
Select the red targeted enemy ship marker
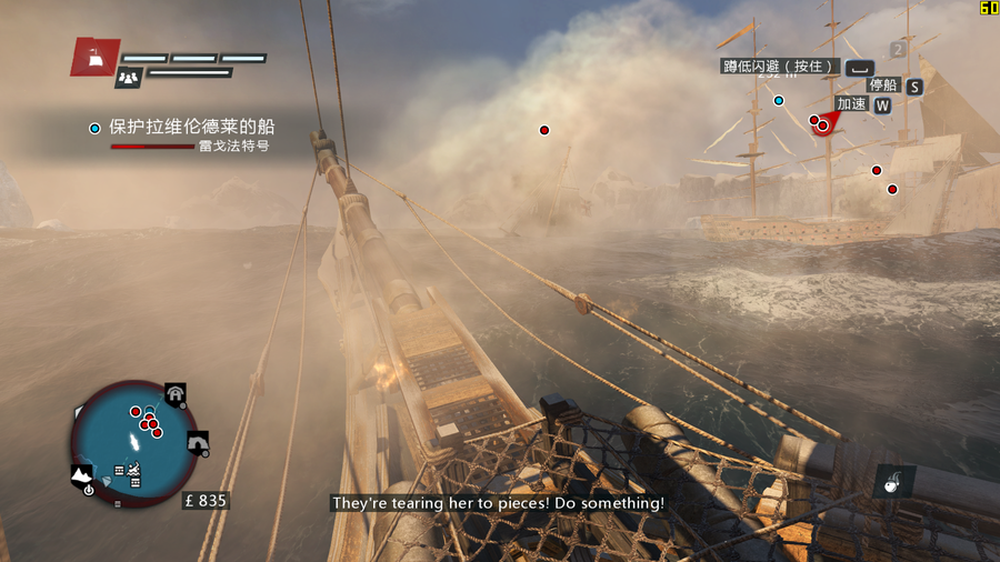pyautogui.click(x=823, y=125)
